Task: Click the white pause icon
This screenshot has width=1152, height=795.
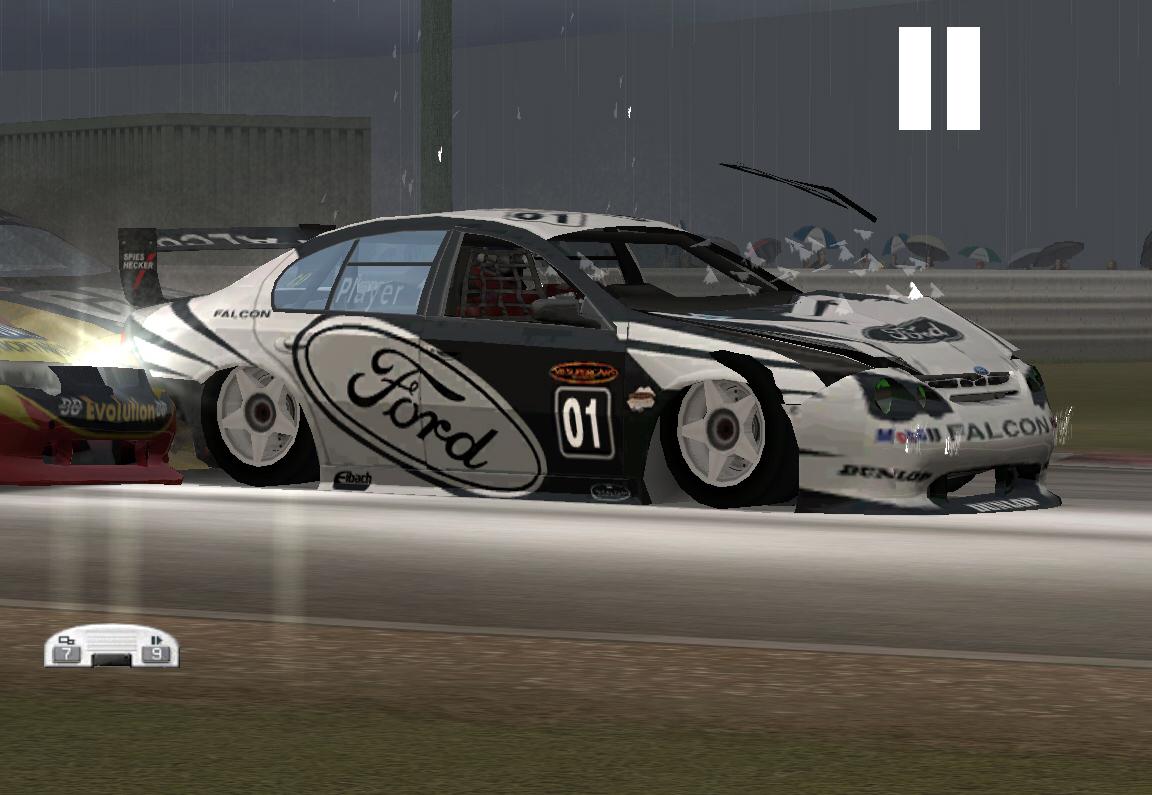Action: tap(939, 78)
